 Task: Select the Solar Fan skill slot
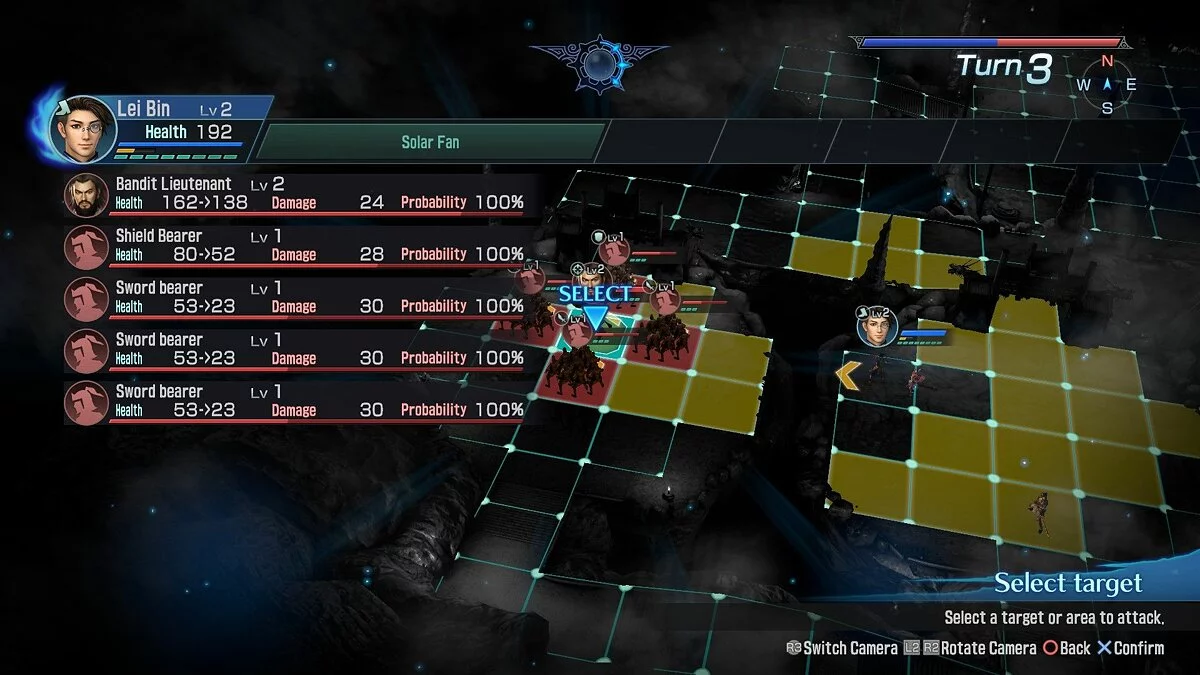(x=430, y=142)
